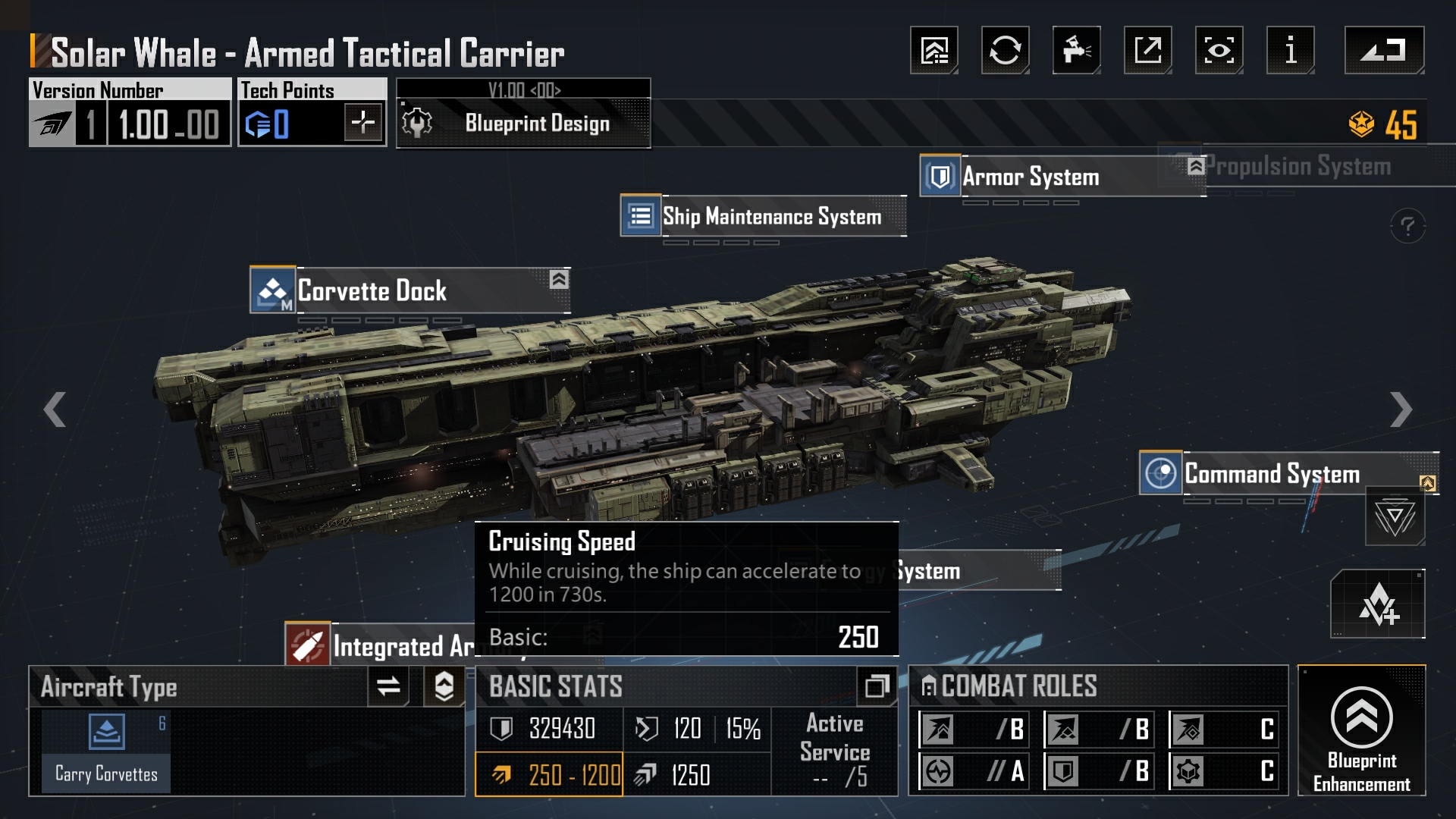Toggle the eye view mode icon
The image size is (1456, 819).
pyautogui.click(x=1219, y=50)
